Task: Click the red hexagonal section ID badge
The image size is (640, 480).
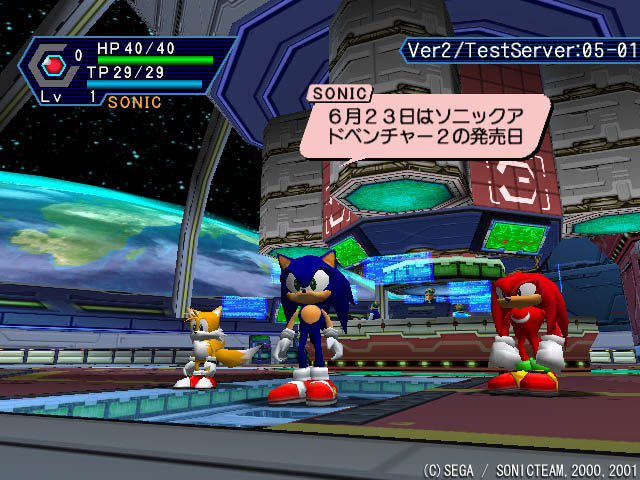Action: (x=56, y=66)
